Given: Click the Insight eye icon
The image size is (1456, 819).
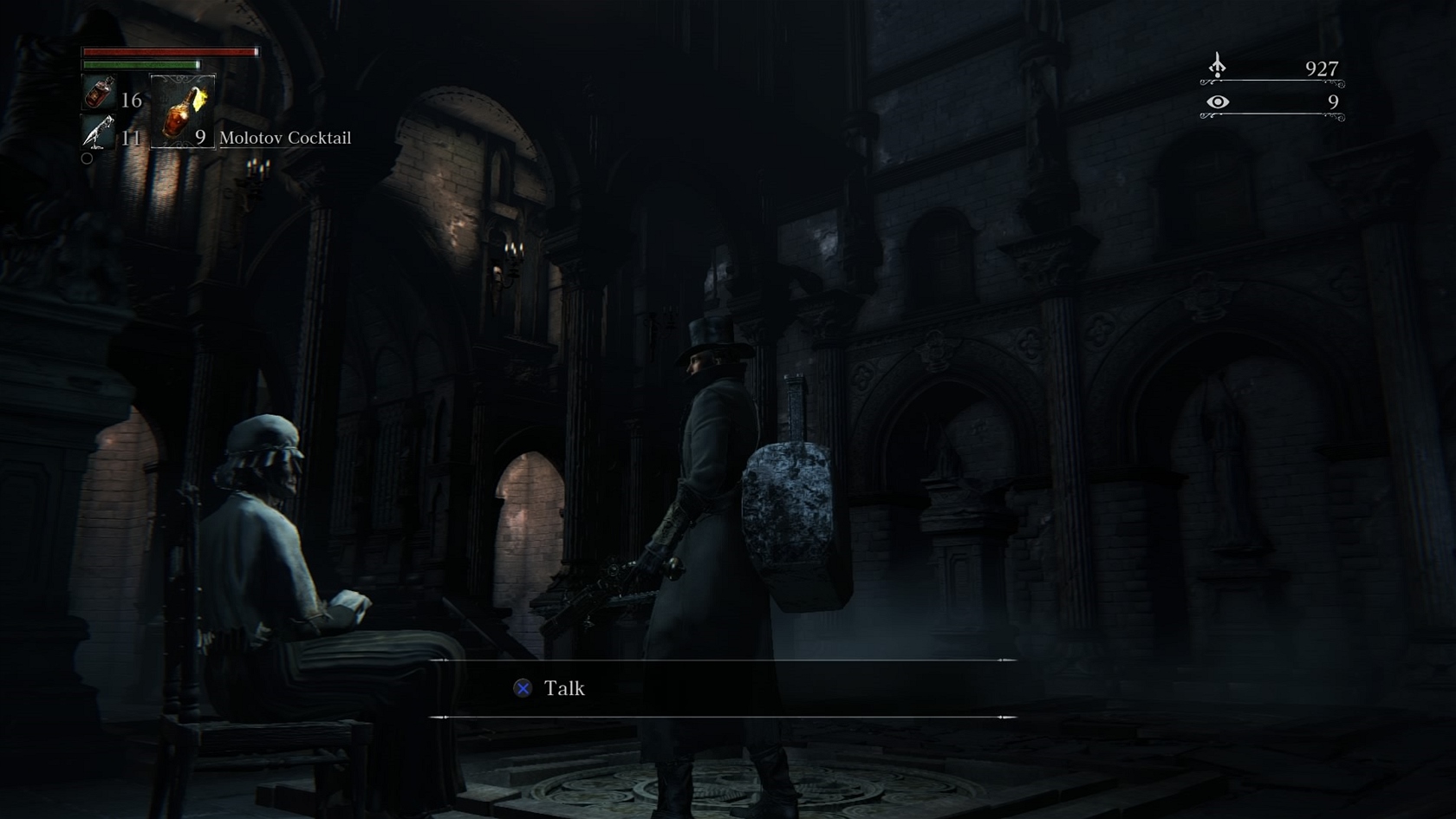Looking at the screenshot, I should [1218, 102].
